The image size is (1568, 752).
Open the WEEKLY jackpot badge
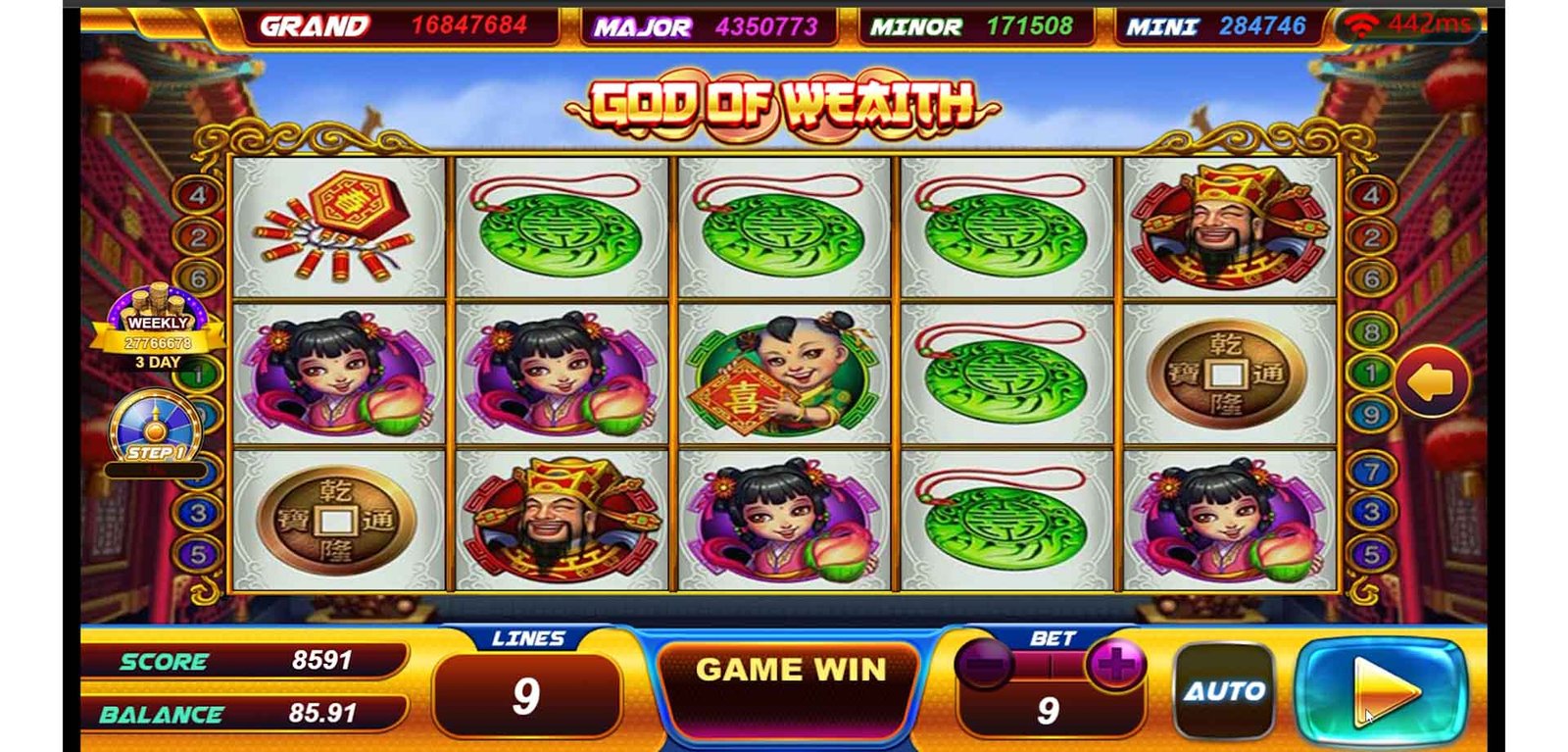[158, 327]
